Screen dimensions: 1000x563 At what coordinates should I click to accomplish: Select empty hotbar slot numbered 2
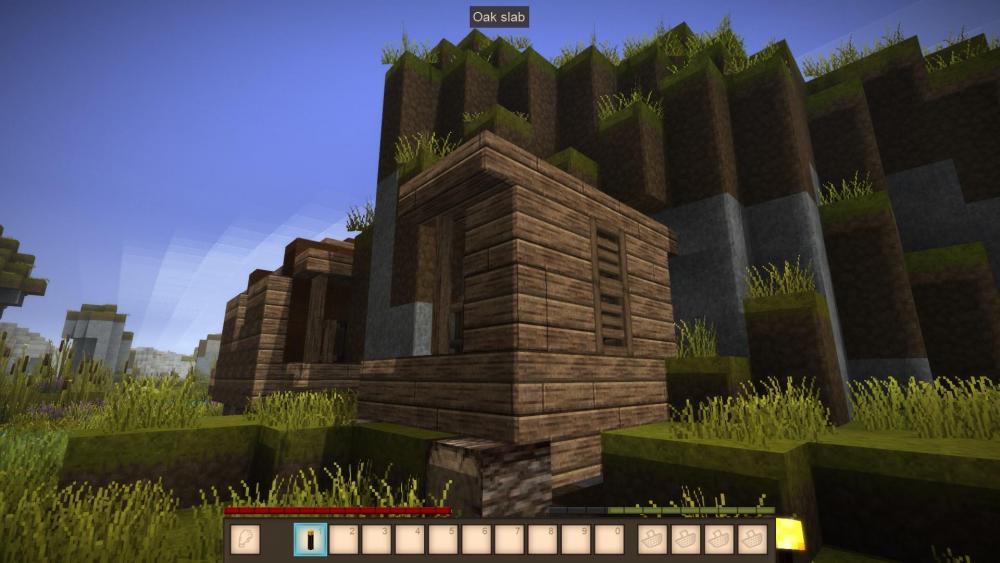pos(344,540)
